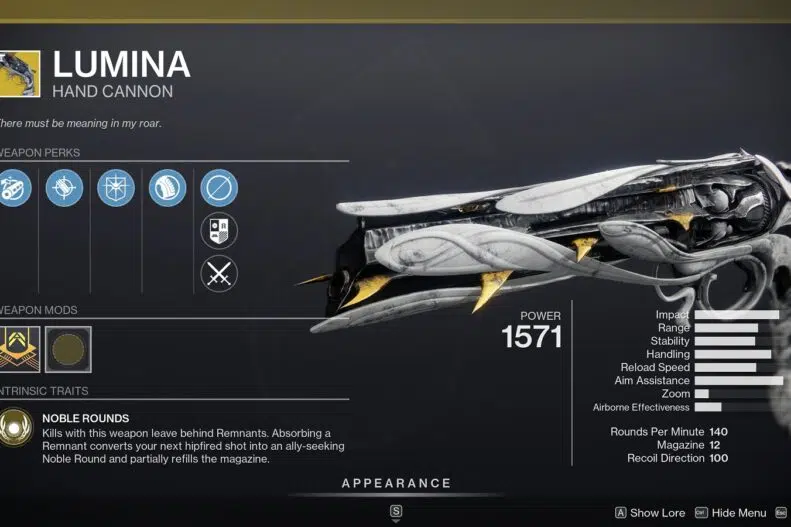The width and height of the screenshot is (791, 527).
Task: Show Lore for Lumina
Action: coord(650,513)
